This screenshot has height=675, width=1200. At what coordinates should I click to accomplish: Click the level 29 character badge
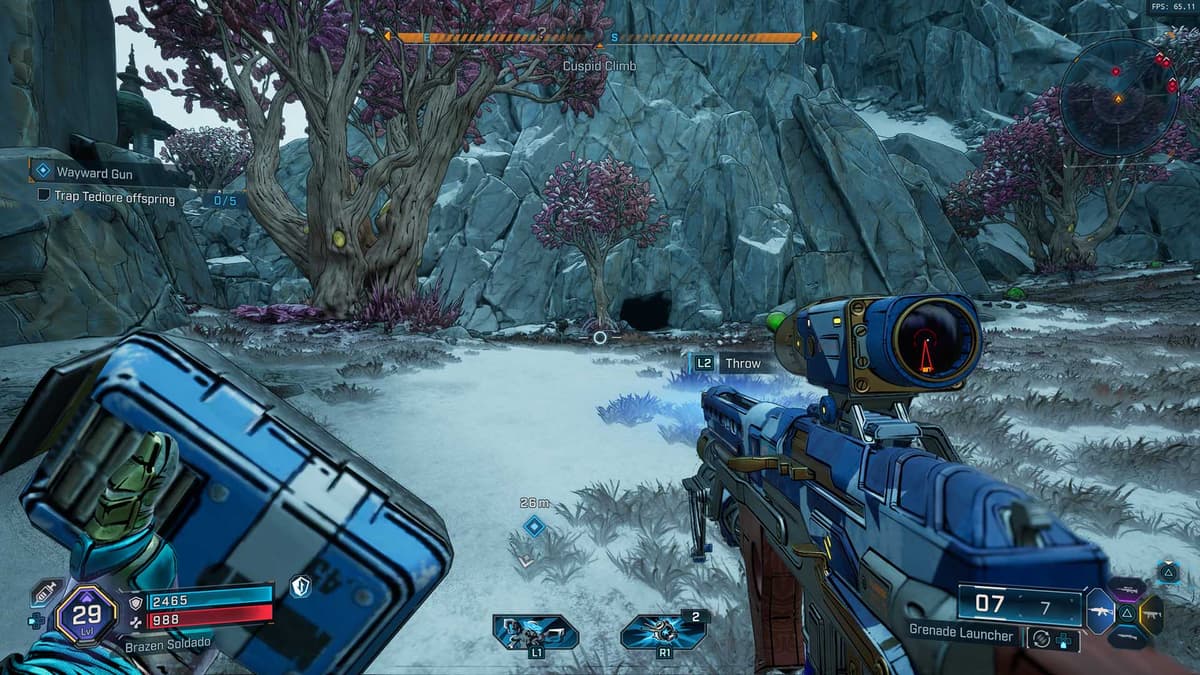tap(85, 612)
